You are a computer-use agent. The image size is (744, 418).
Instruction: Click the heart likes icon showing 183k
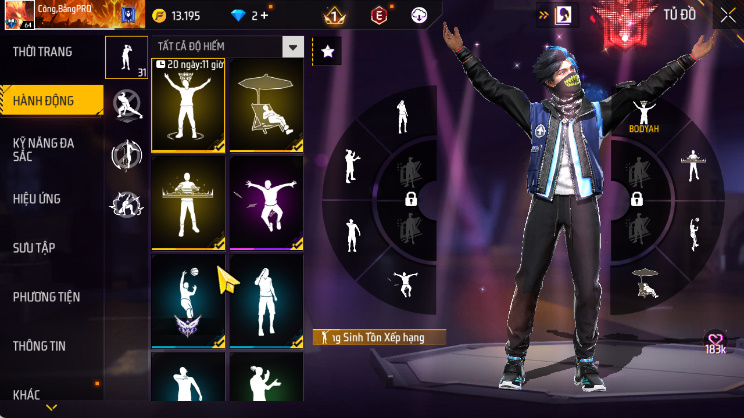pos(715,342)
